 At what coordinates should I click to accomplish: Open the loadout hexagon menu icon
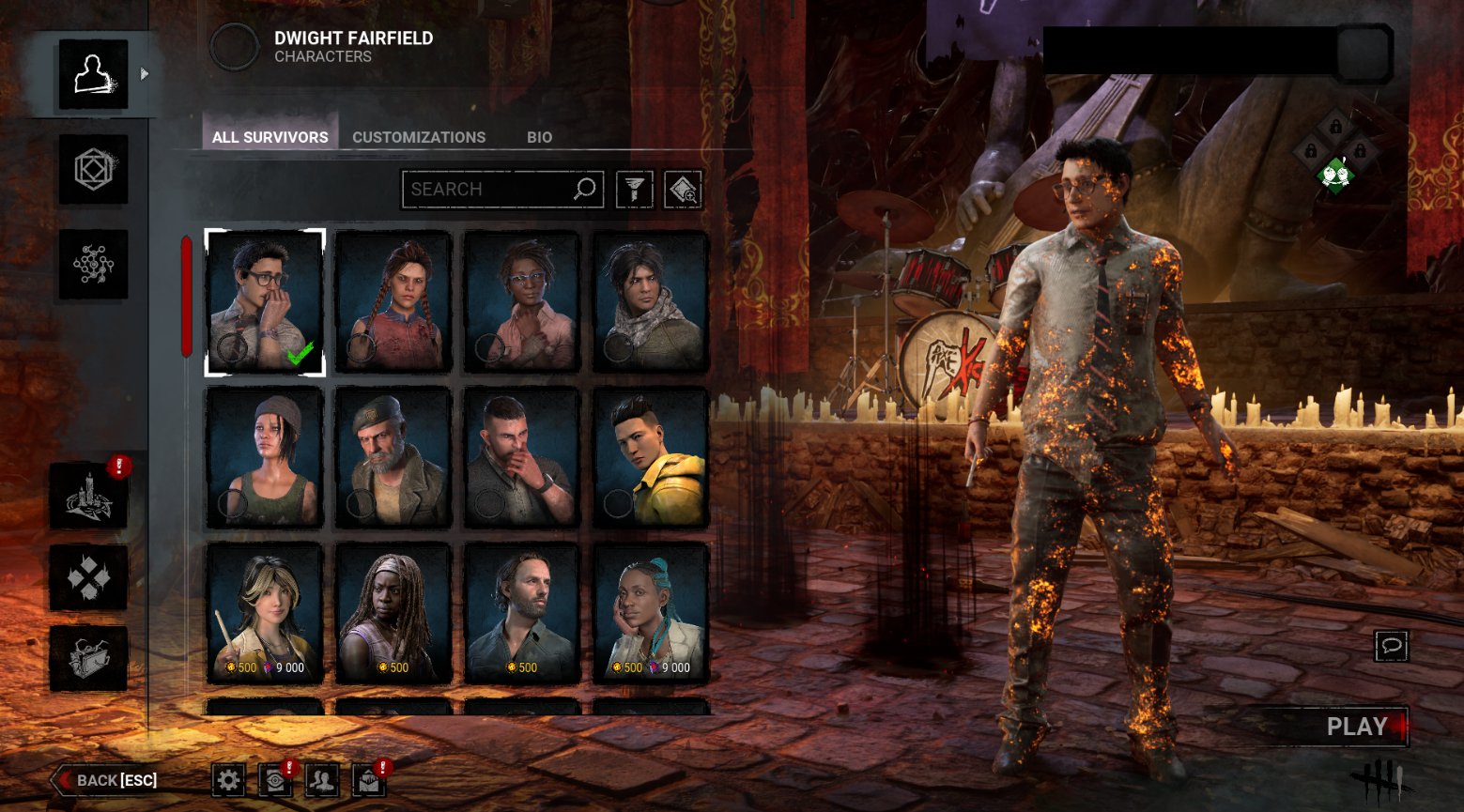93,169
